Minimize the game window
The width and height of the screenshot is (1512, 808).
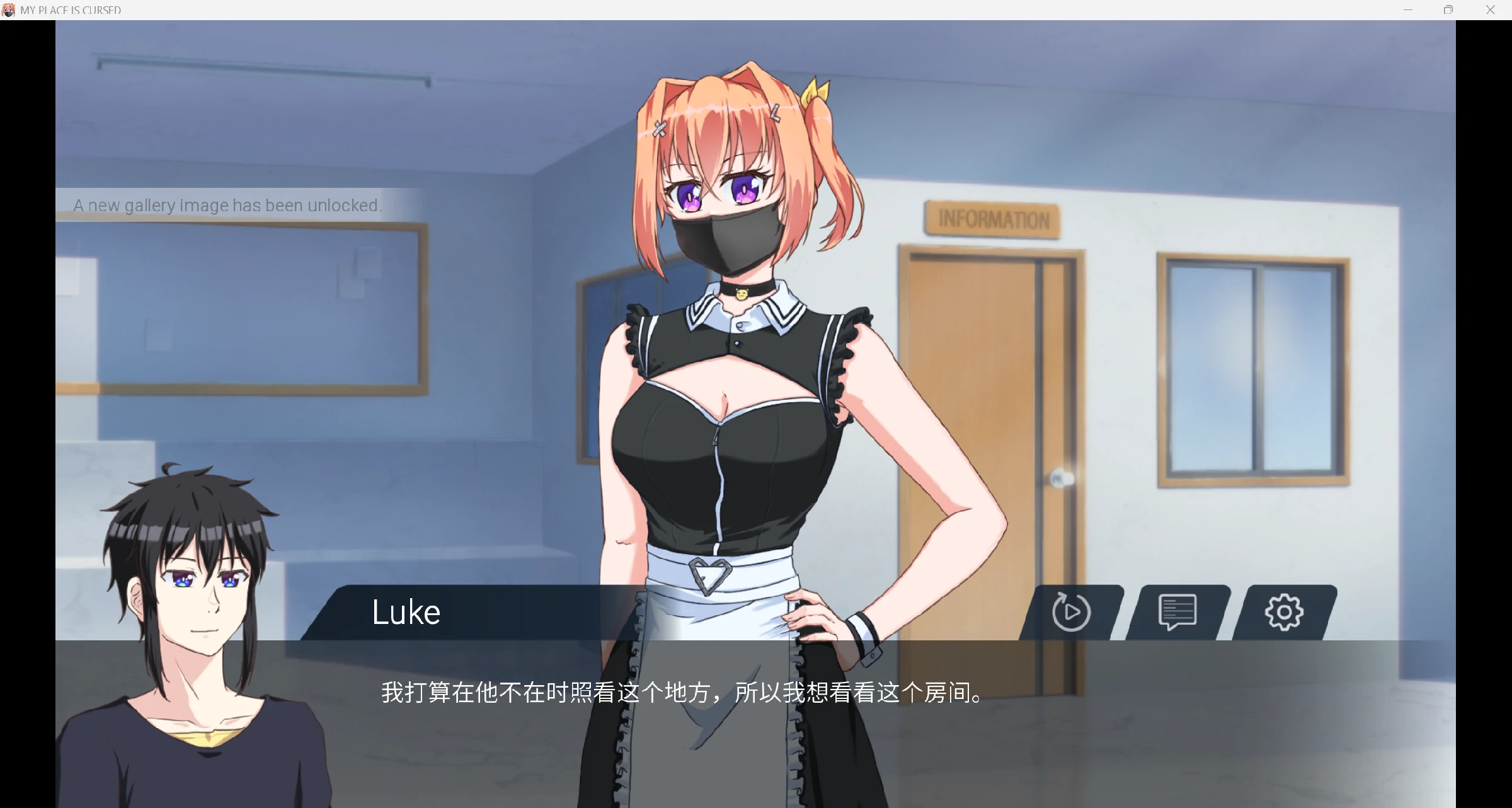pos(1408,9)
